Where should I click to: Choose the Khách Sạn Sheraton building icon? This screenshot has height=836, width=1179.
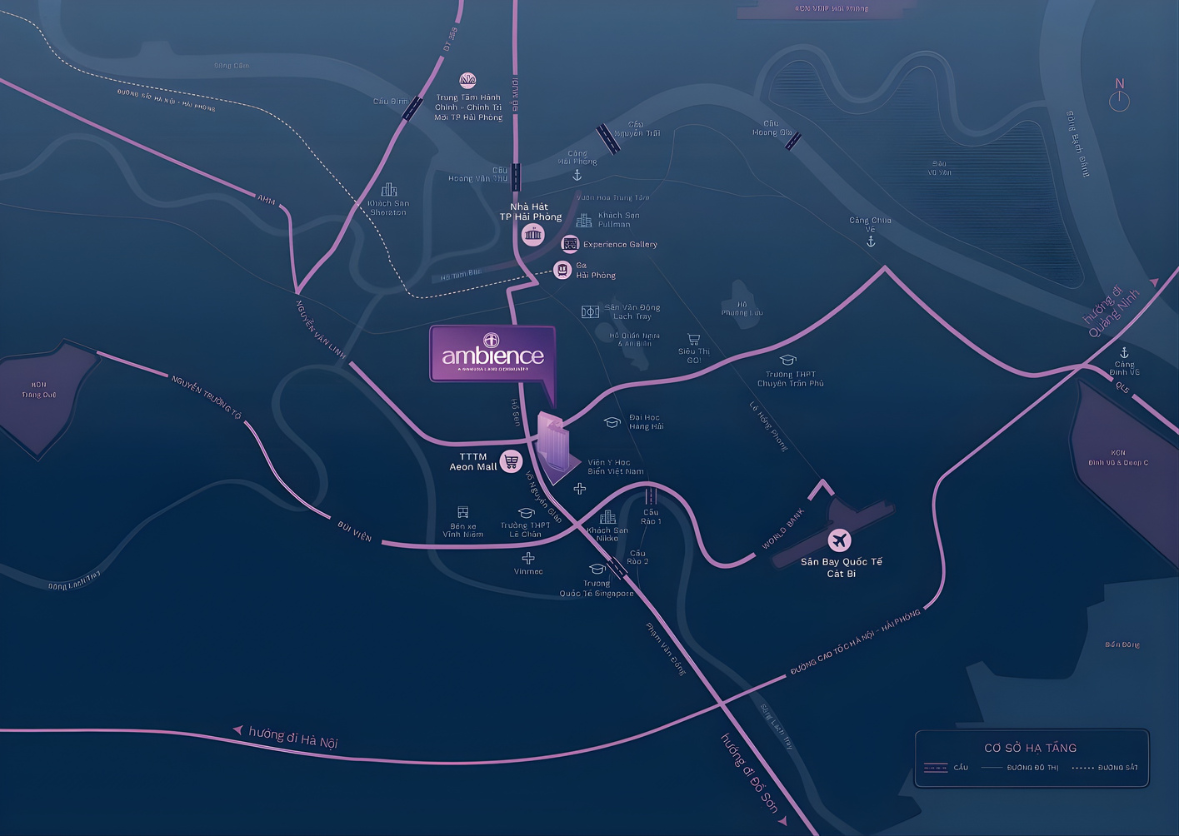(388, 189)
